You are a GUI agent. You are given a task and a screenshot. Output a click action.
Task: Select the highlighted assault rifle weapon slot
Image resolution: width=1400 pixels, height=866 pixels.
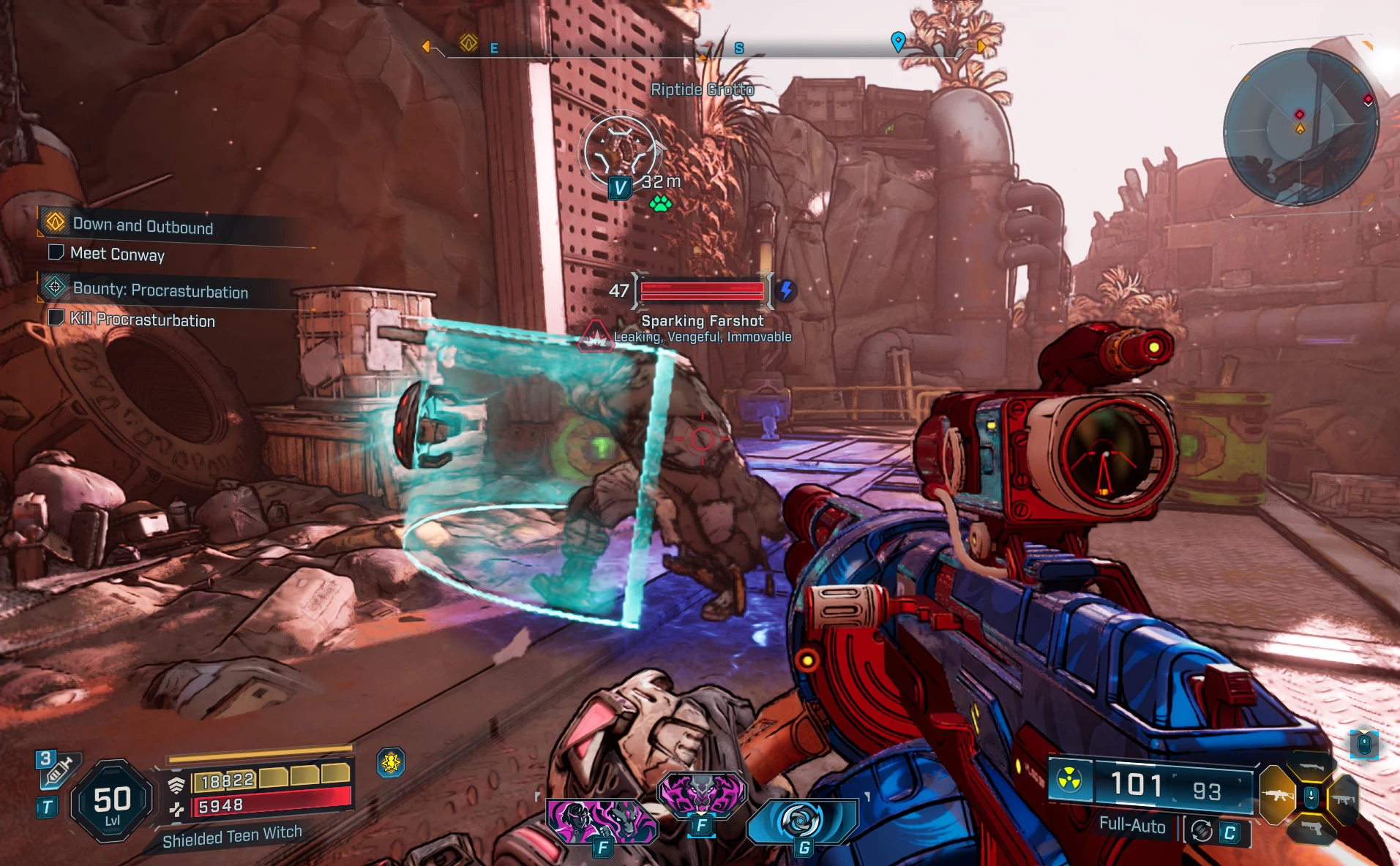click(x=1276, y=795)
